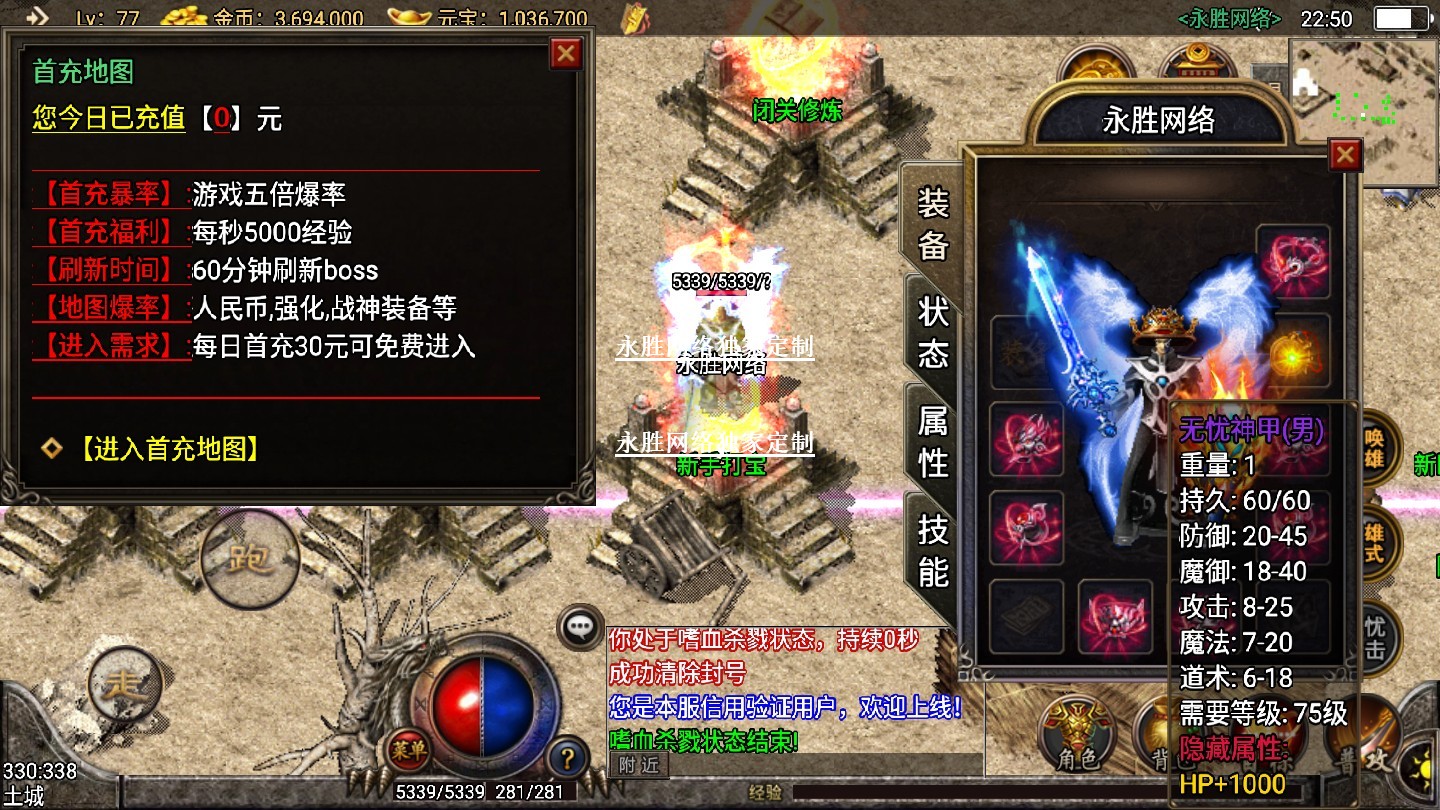Tap the 走 walk button

point(125,686)
